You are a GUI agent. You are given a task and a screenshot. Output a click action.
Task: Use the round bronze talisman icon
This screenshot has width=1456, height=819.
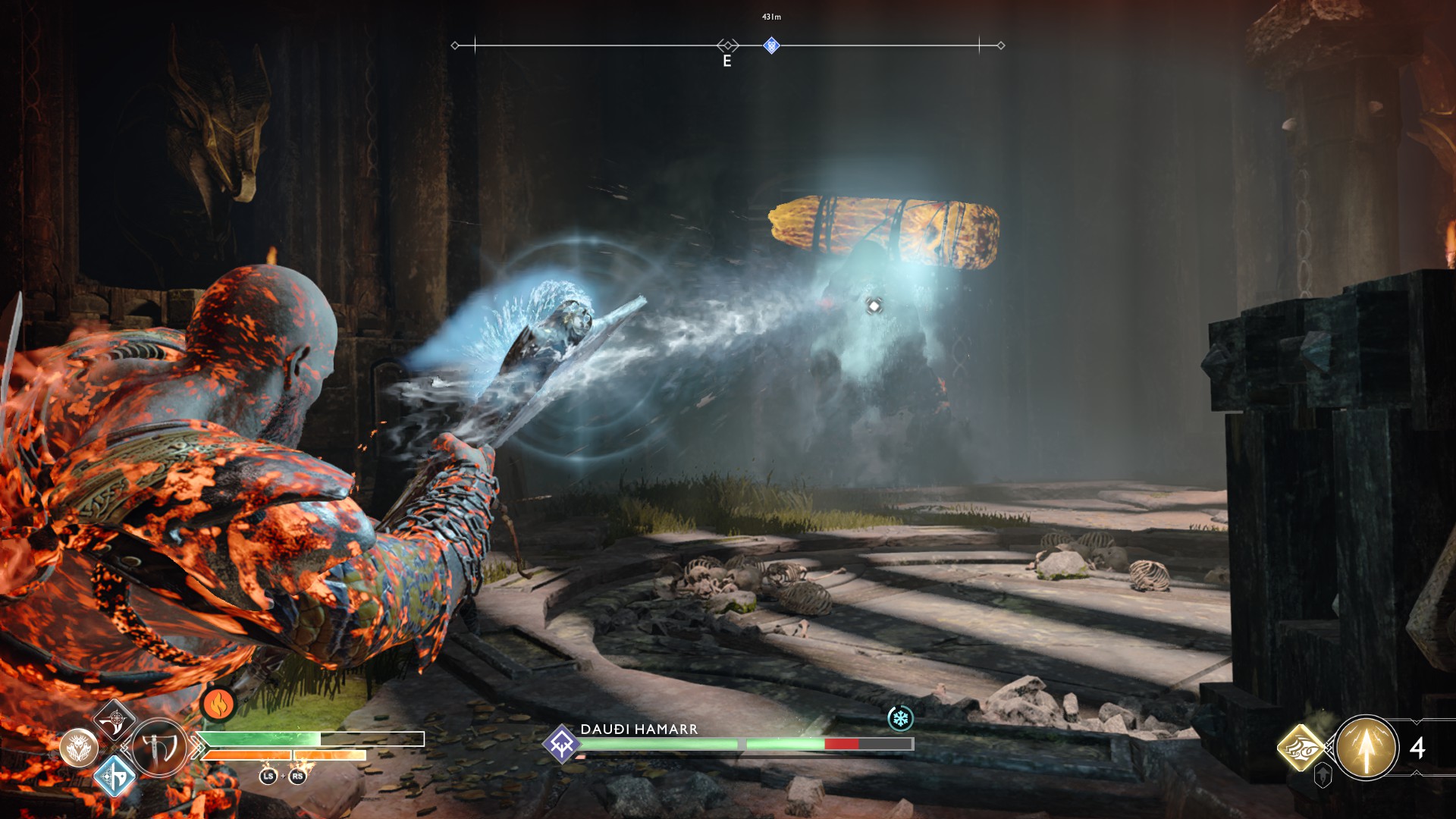[79, 748]
